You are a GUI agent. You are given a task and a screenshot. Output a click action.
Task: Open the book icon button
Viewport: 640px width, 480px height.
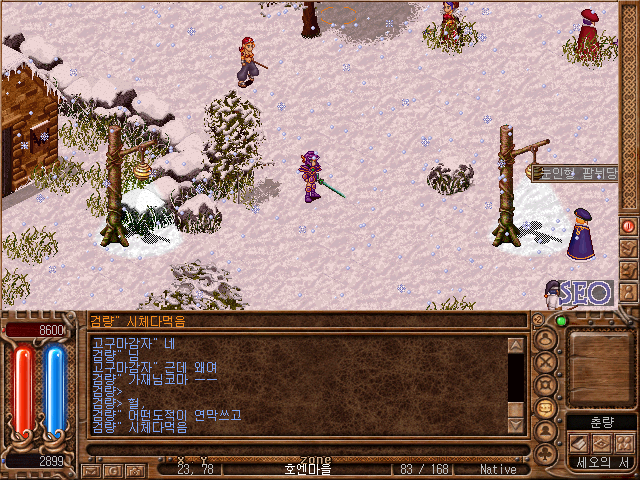(580, 443)
